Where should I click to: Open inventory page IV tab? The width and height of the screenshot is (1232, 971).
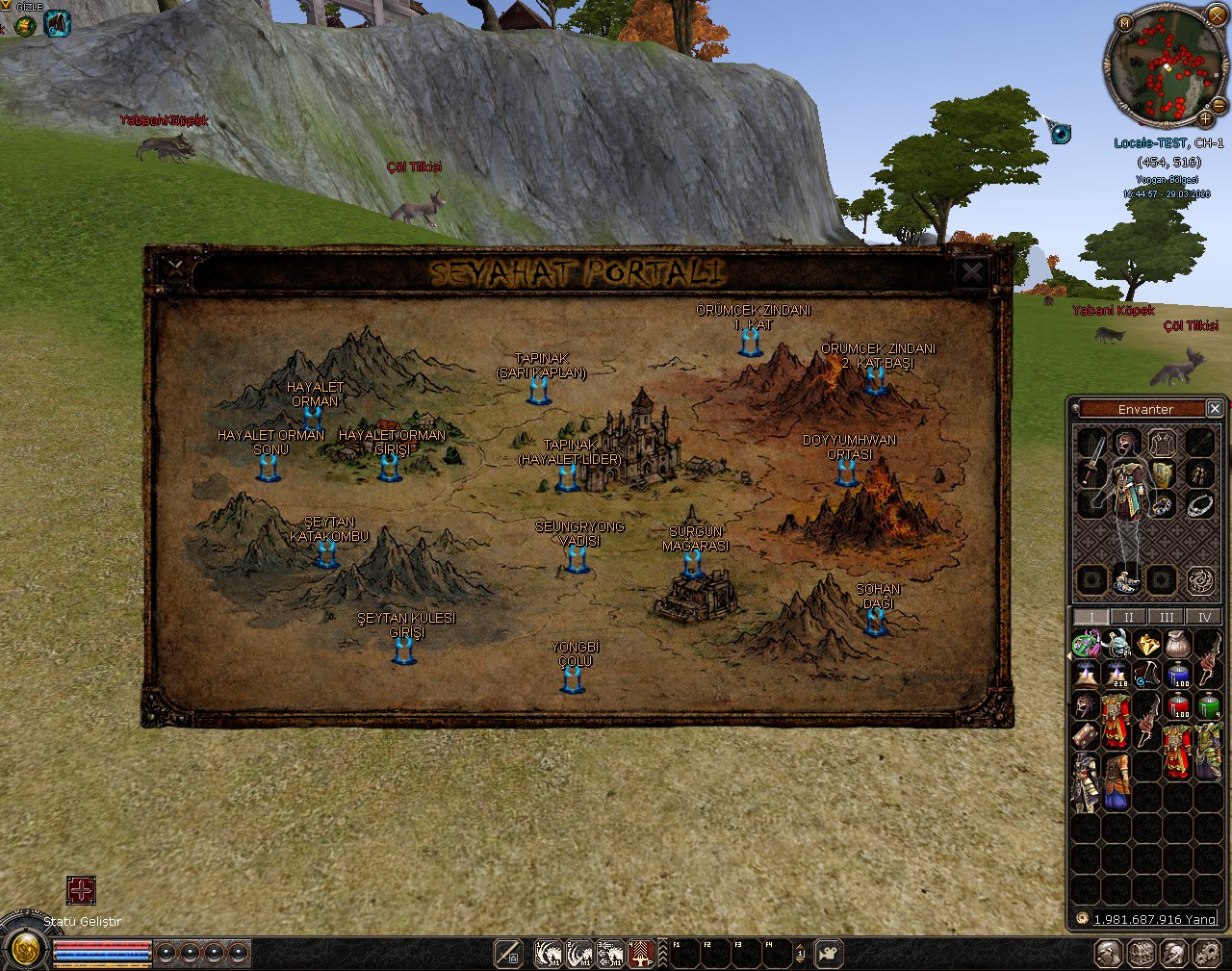point(1203,617)
